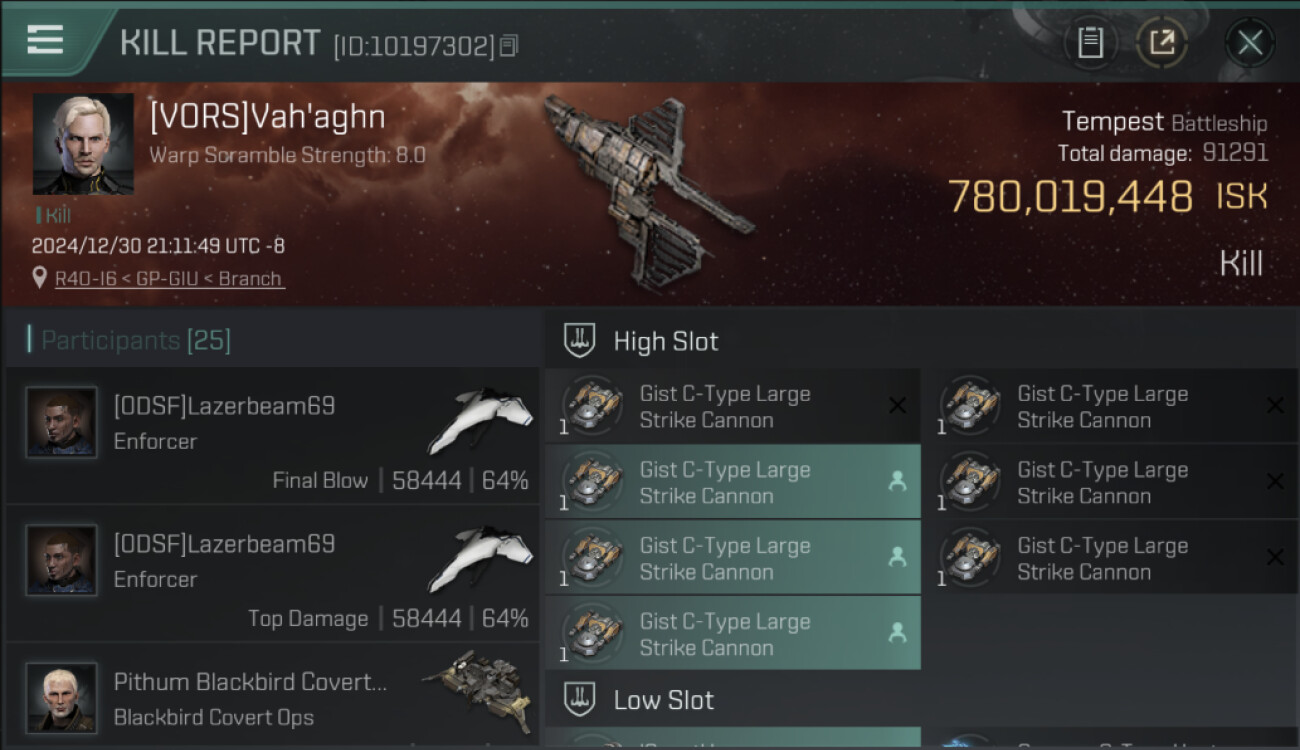Close the Kill Report window
This screenshot has height=750, width=1300.
(1249, 43)
